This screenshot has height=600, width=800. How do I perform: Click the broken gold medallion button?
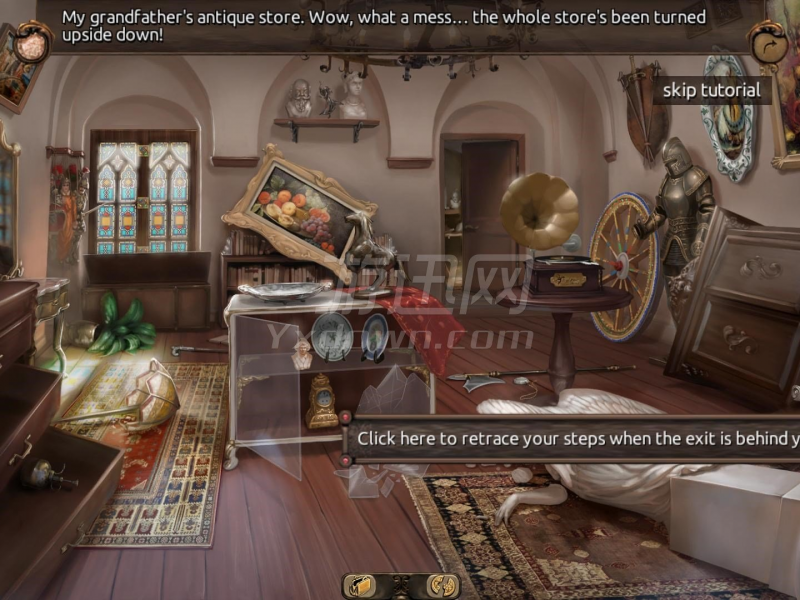pyautogui.click(x=441, y=586)
